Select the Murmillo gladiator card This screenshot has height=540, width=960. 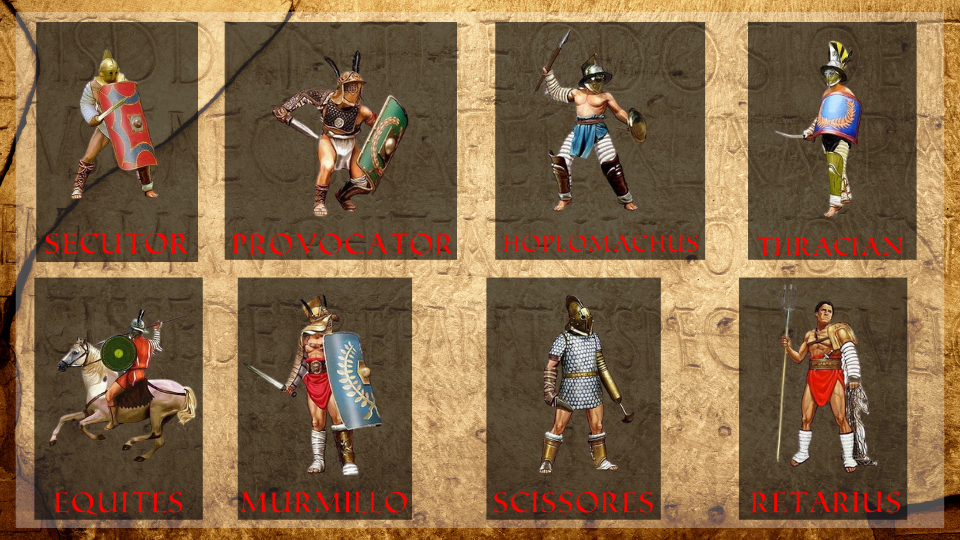coord(324,398)
